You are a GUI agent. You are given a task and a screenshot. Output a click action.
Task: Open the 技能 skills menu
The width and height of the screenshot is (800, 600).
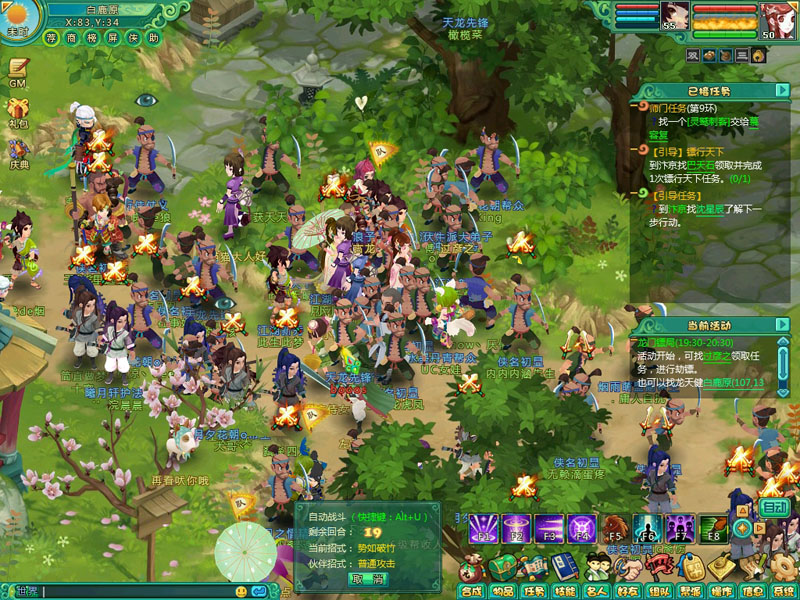[x=565, y=591]
